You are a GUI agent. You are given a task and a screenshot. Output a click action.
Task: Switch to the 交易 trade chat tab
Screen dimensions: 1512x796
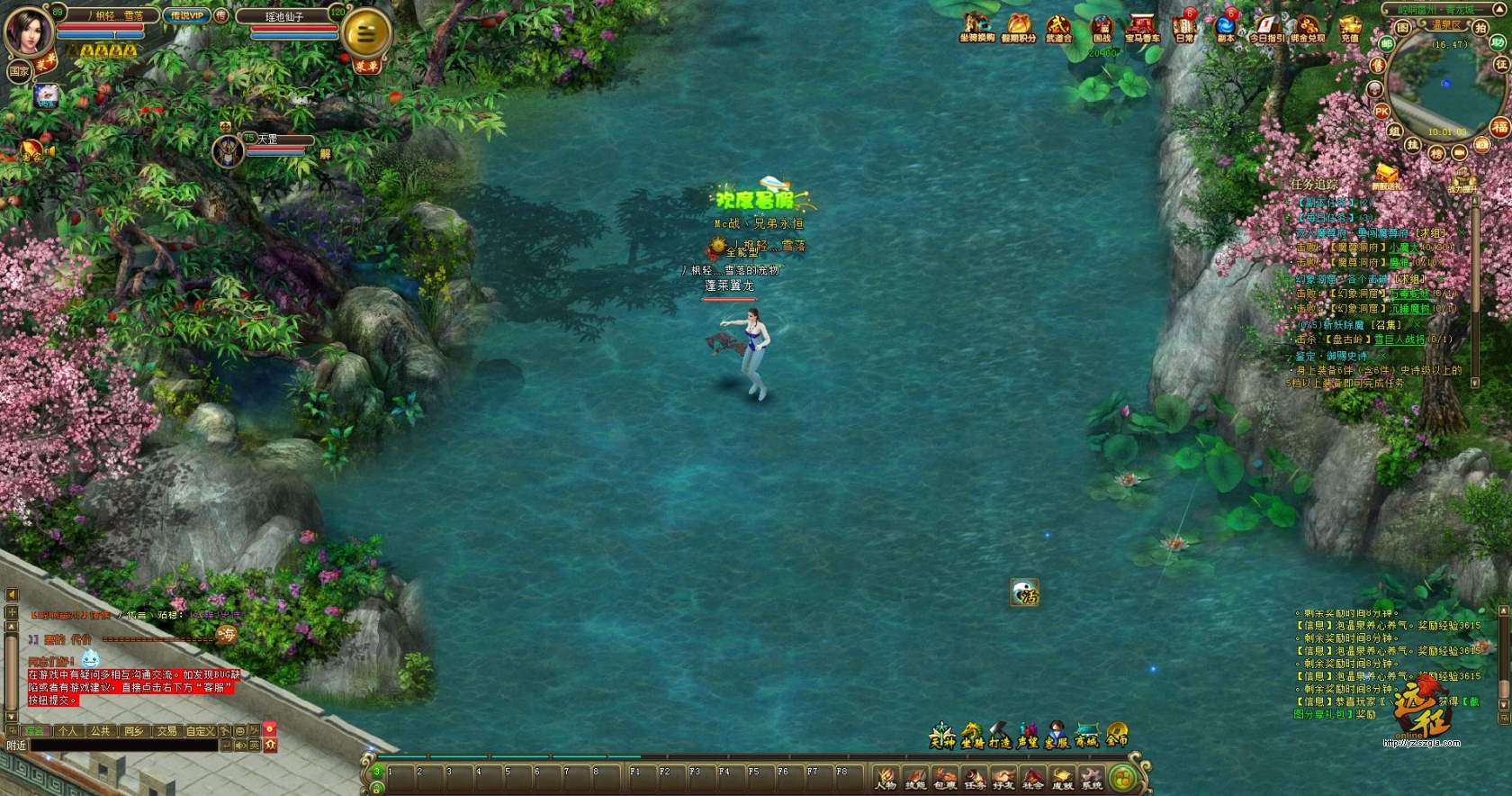[166, 731]
